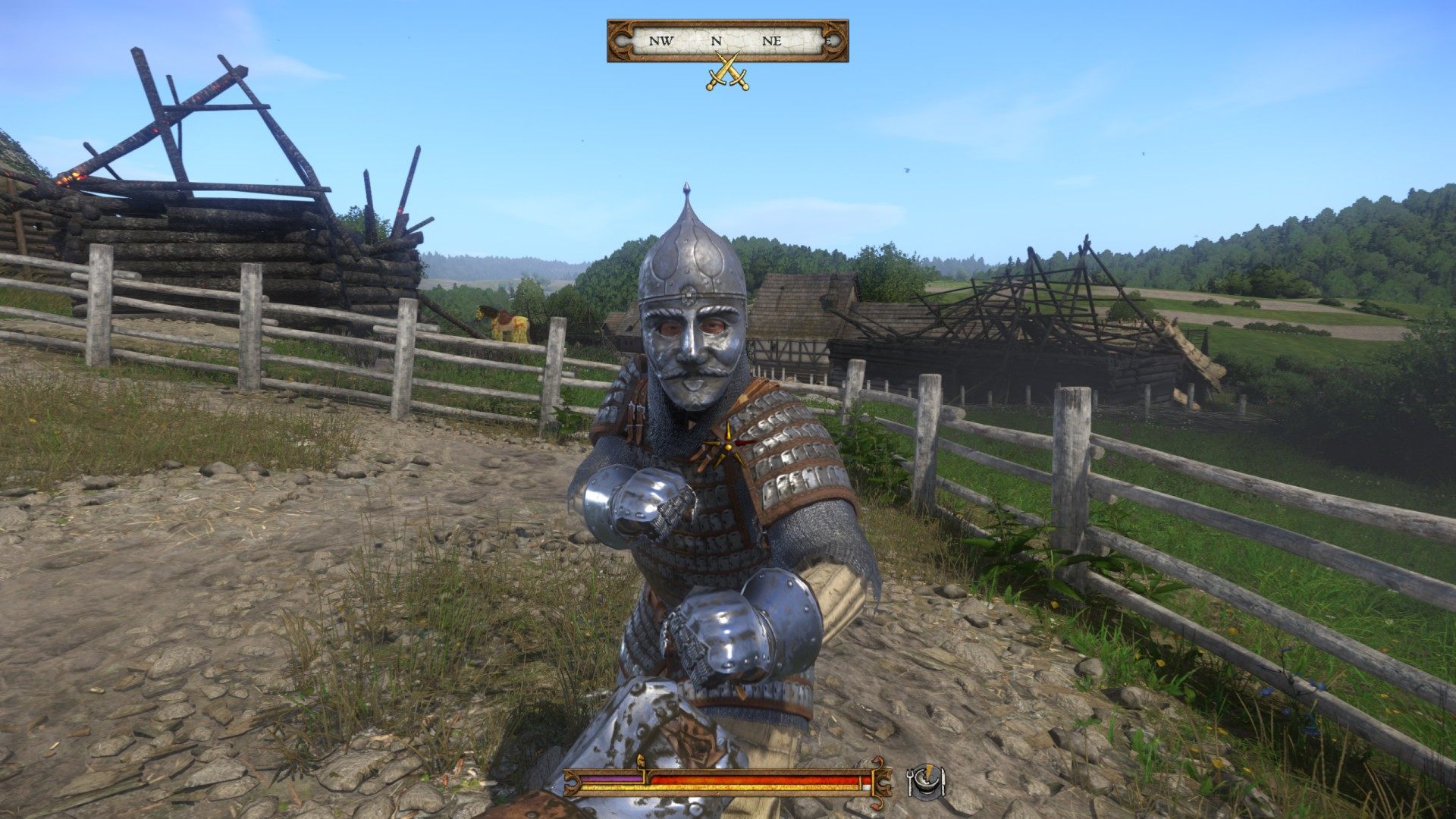The height and width of the screenshot is (819, 1456).
Task: Click the N marker on the compass
Action: (x=717, y=40)
